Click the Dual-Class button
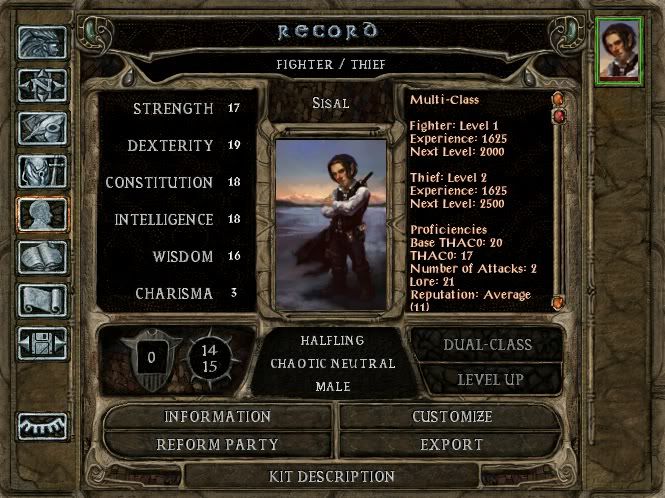 [x=487, y=345]
